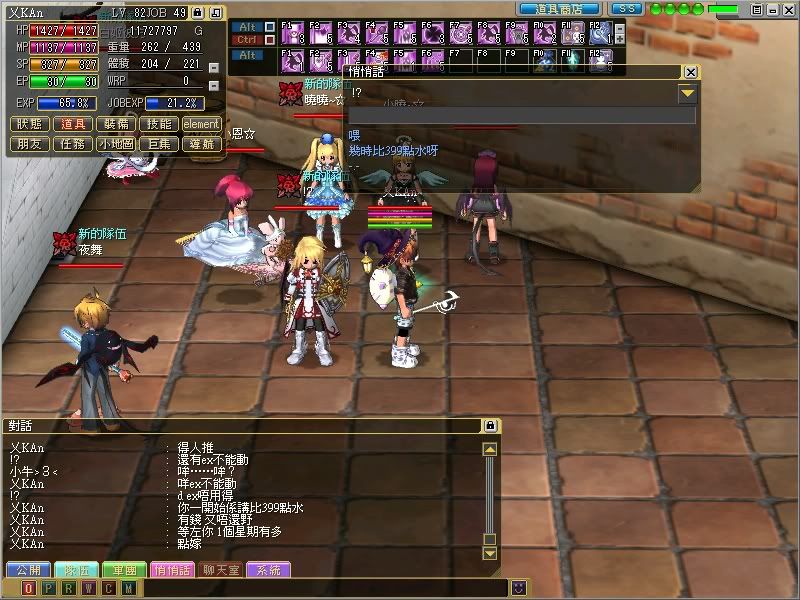Image resolution: width=800 pixels, height=600 pixels.
Task: Click the element button
Action: (x=202, y=124)
